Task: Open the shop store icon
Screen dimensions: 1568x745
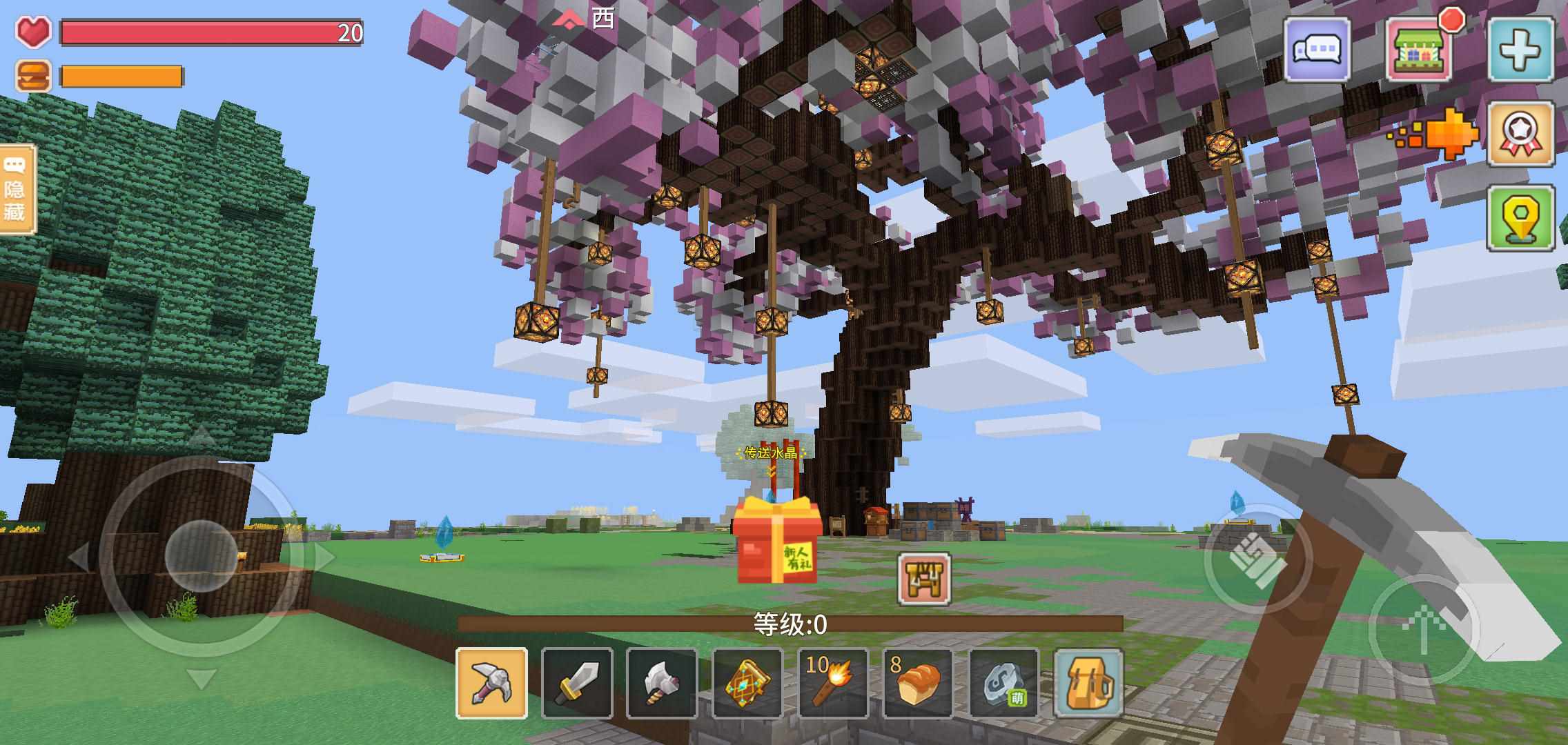Action: (1420, 50)
